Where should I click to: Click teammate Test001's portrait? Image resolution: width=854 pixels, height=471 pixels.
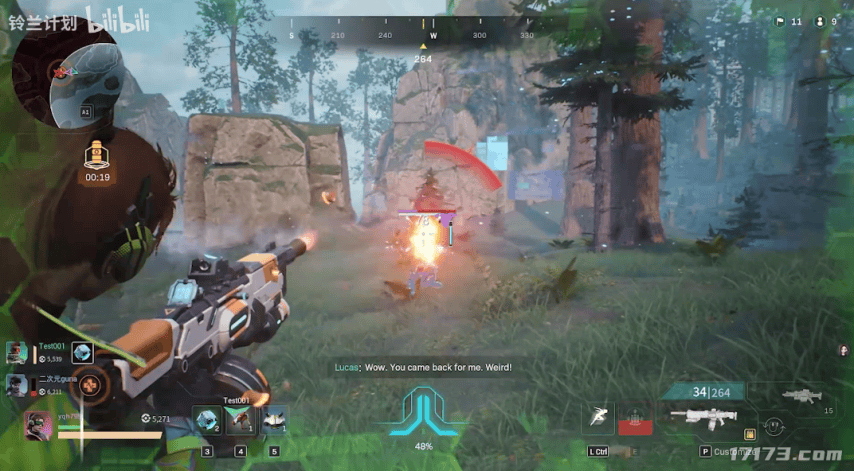[17, 352]
